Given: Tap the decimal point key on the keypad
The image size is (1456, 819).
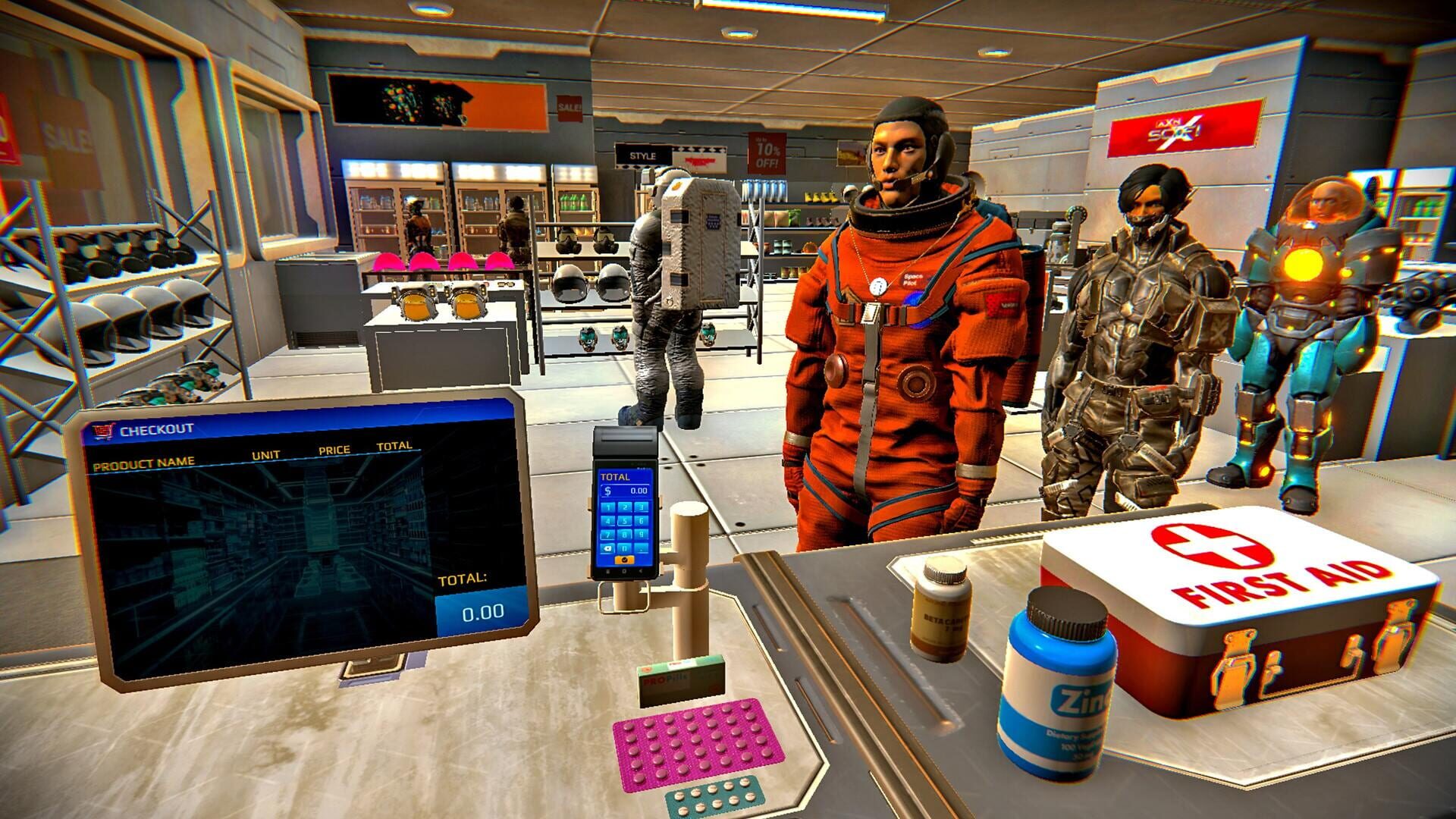Looking at the screenshot, I should 642,548.
